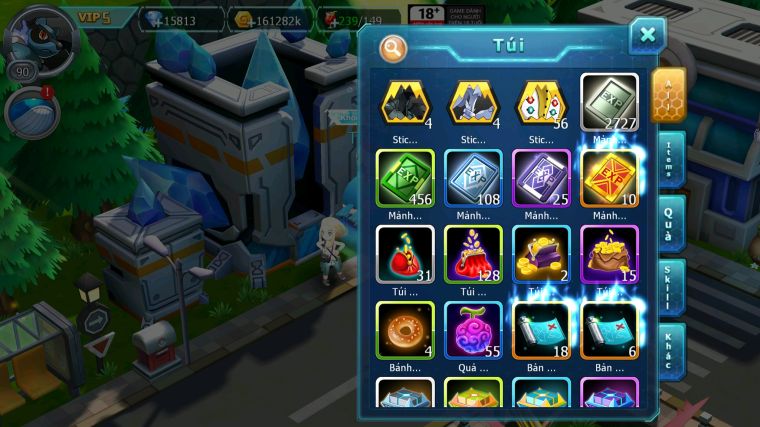Image resolution: width=760 pixels, height=427 pixels.
Task: Pick the treasure map stack of 18
Action: [x=541, y=330]
